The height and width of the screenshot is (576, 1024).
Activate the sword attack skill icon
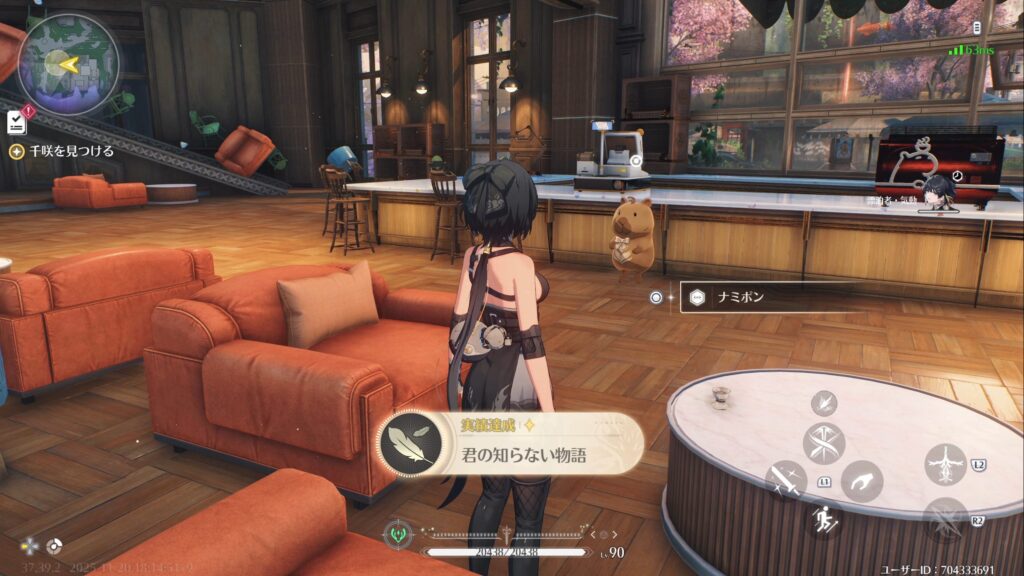click(x=786, y=479)
